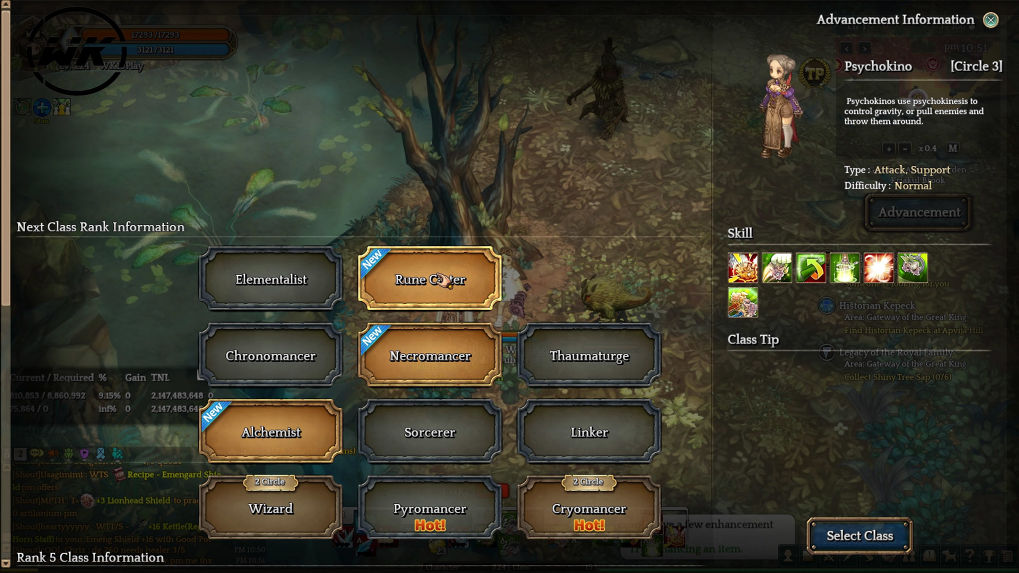Choose the Pyromancer class
Screen dimensions: 1019x573
[x=430, y=508]
